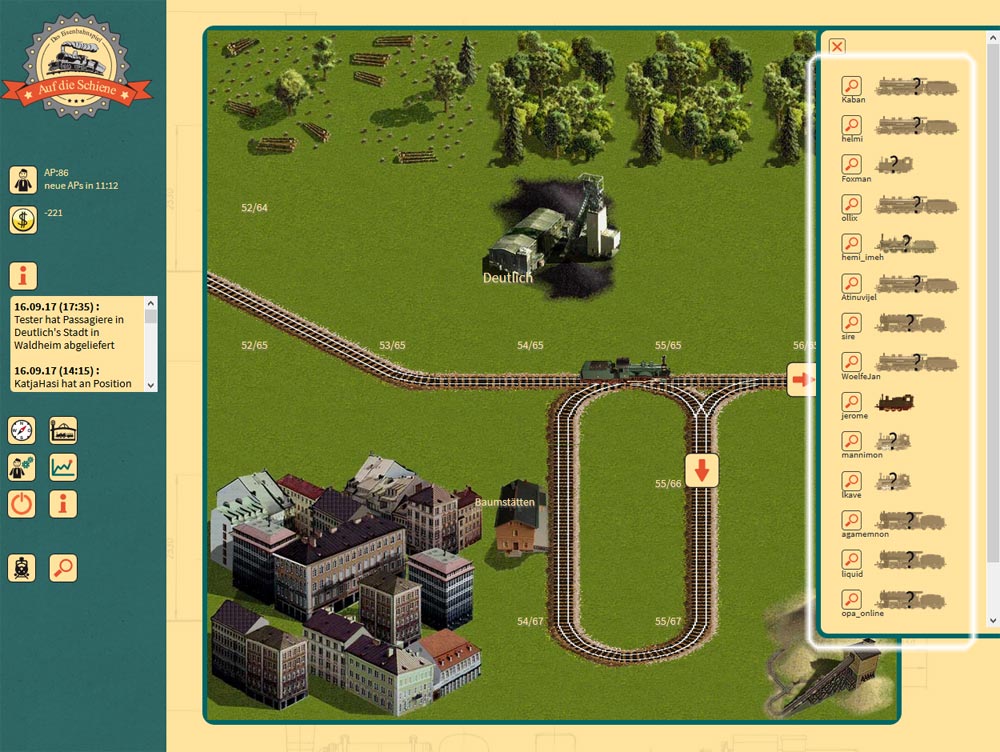Move the map east with the right arrow
Image resolution: width=1000 pixels, height=752 pixels.
[x=802, y=379]
